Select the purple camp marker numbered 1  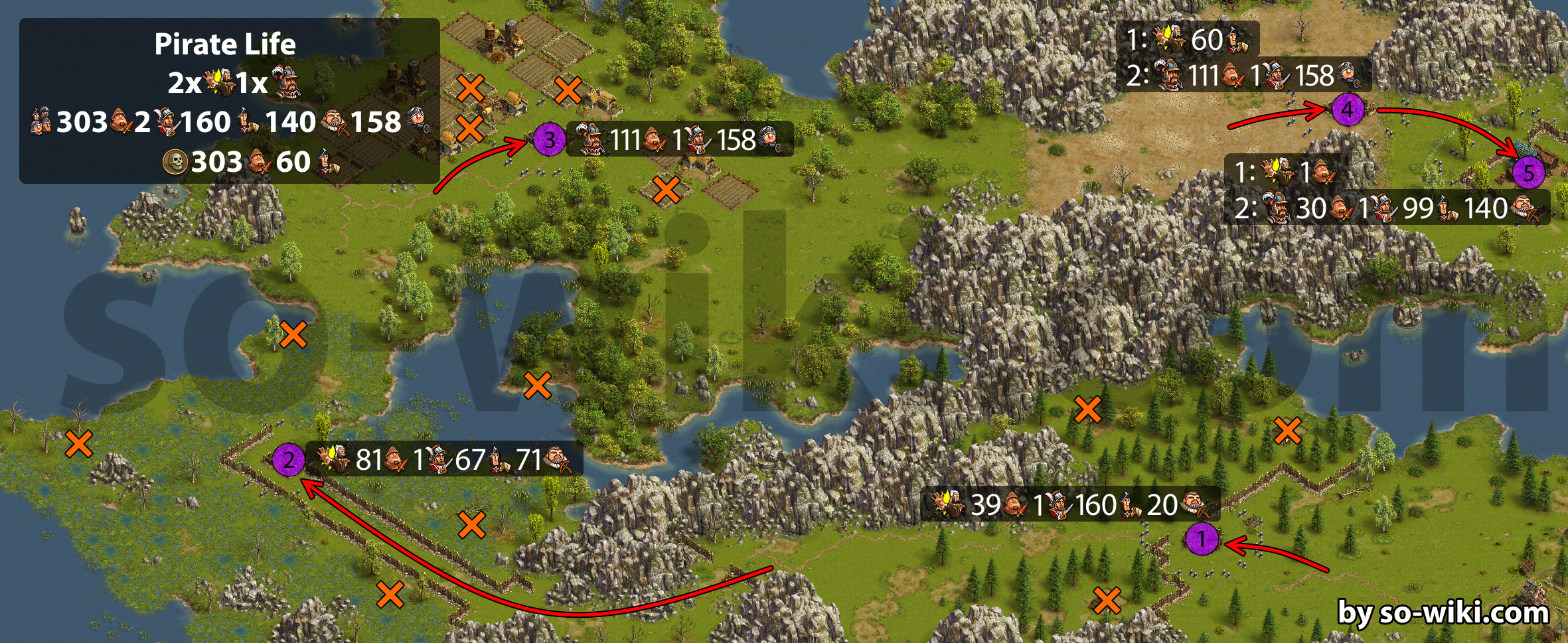coord(1202,539)
